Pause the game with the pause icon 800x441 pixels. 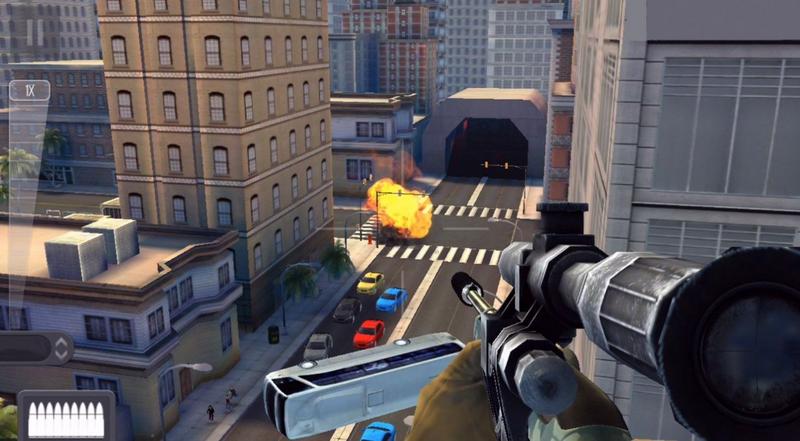(35, 32)
